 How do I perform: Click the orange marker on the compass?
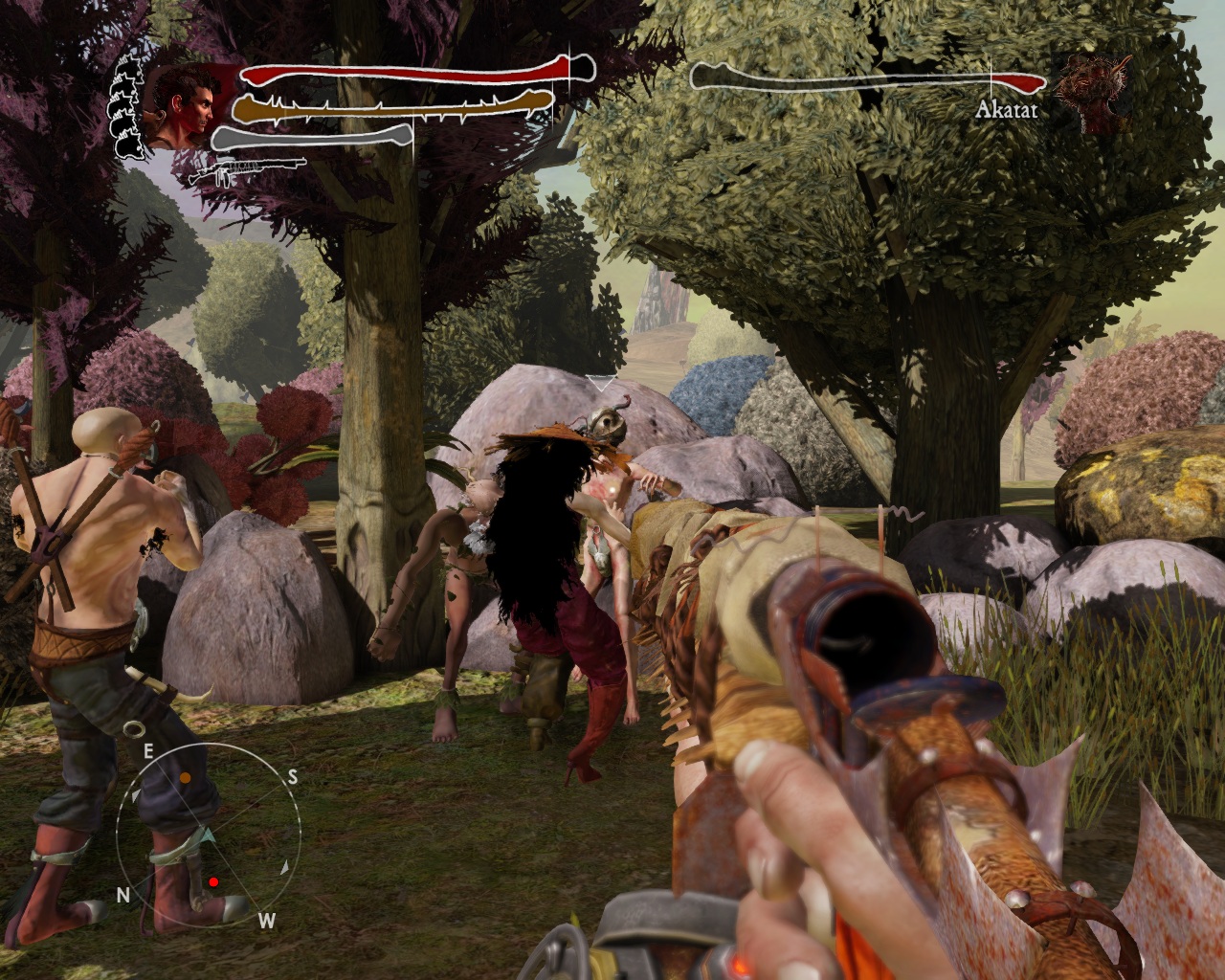coord(185,779)
